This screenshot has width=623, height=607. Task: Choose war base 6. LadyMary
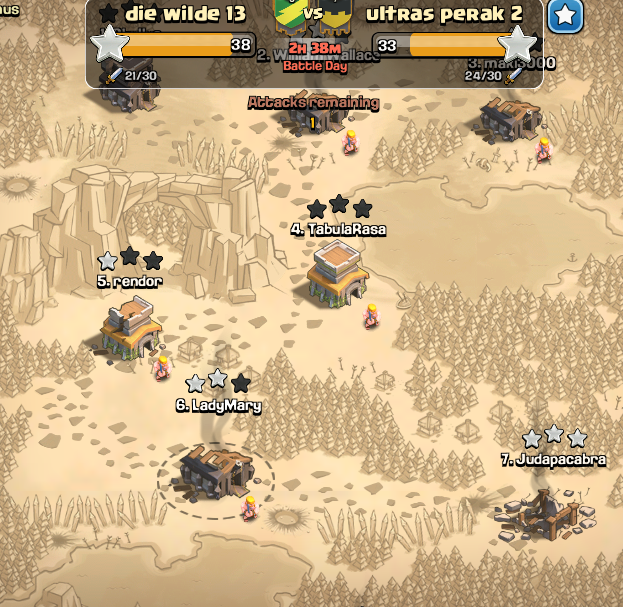pyautogui.click(x=215, y=470)
